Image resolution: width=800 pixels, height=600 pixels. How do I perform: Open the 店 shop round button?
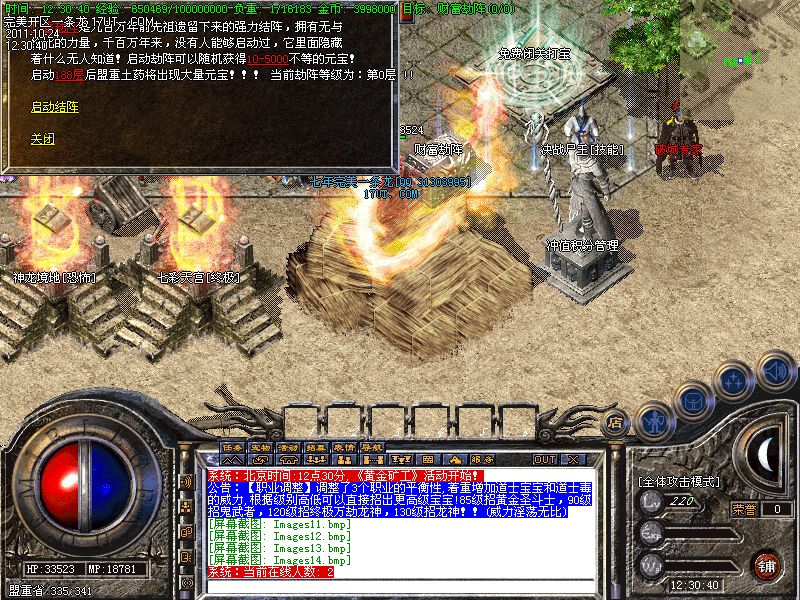[x=616, y=424]
